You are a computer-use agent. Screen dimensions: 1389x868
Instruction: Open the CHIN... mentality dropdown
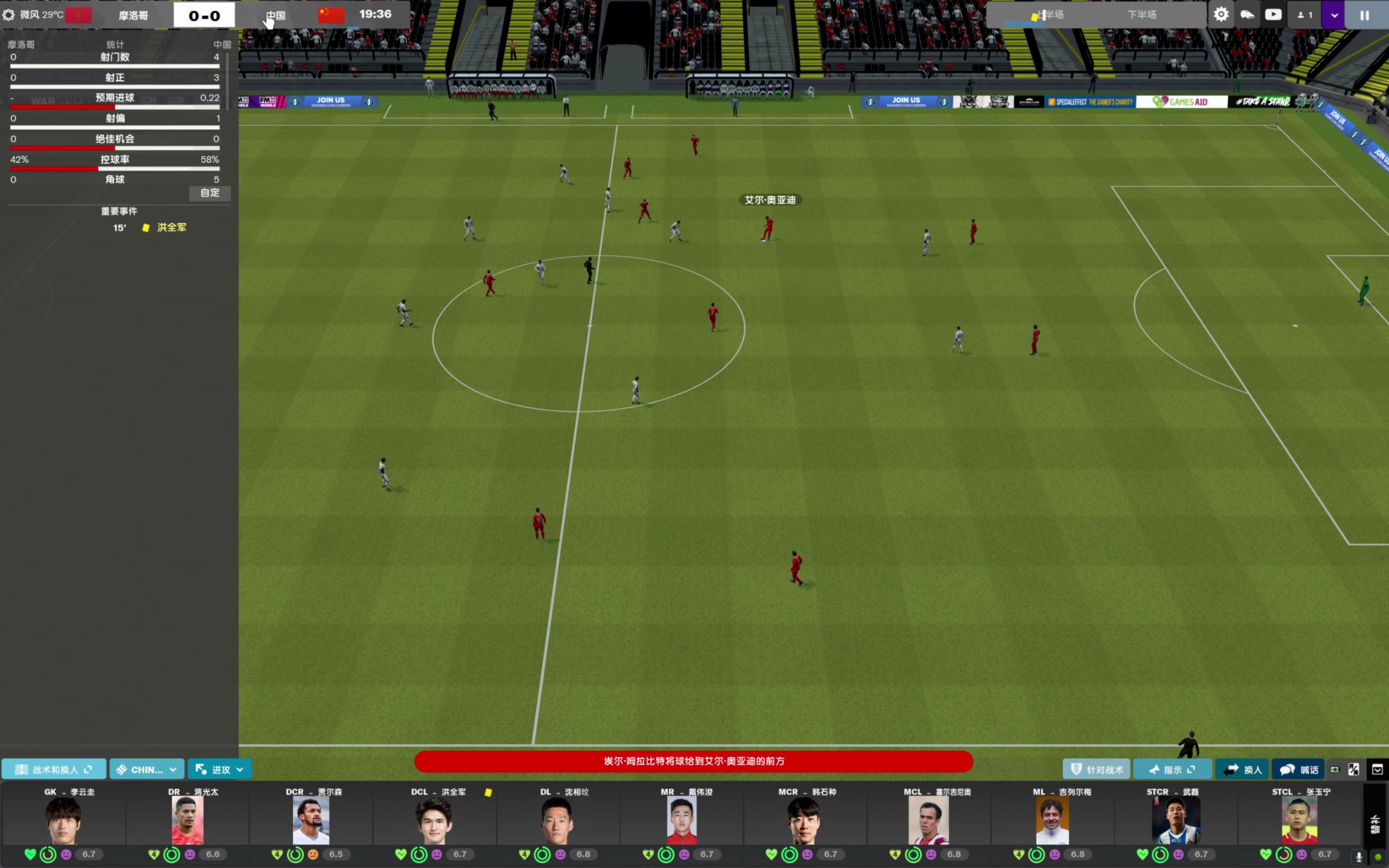point(146,769)
